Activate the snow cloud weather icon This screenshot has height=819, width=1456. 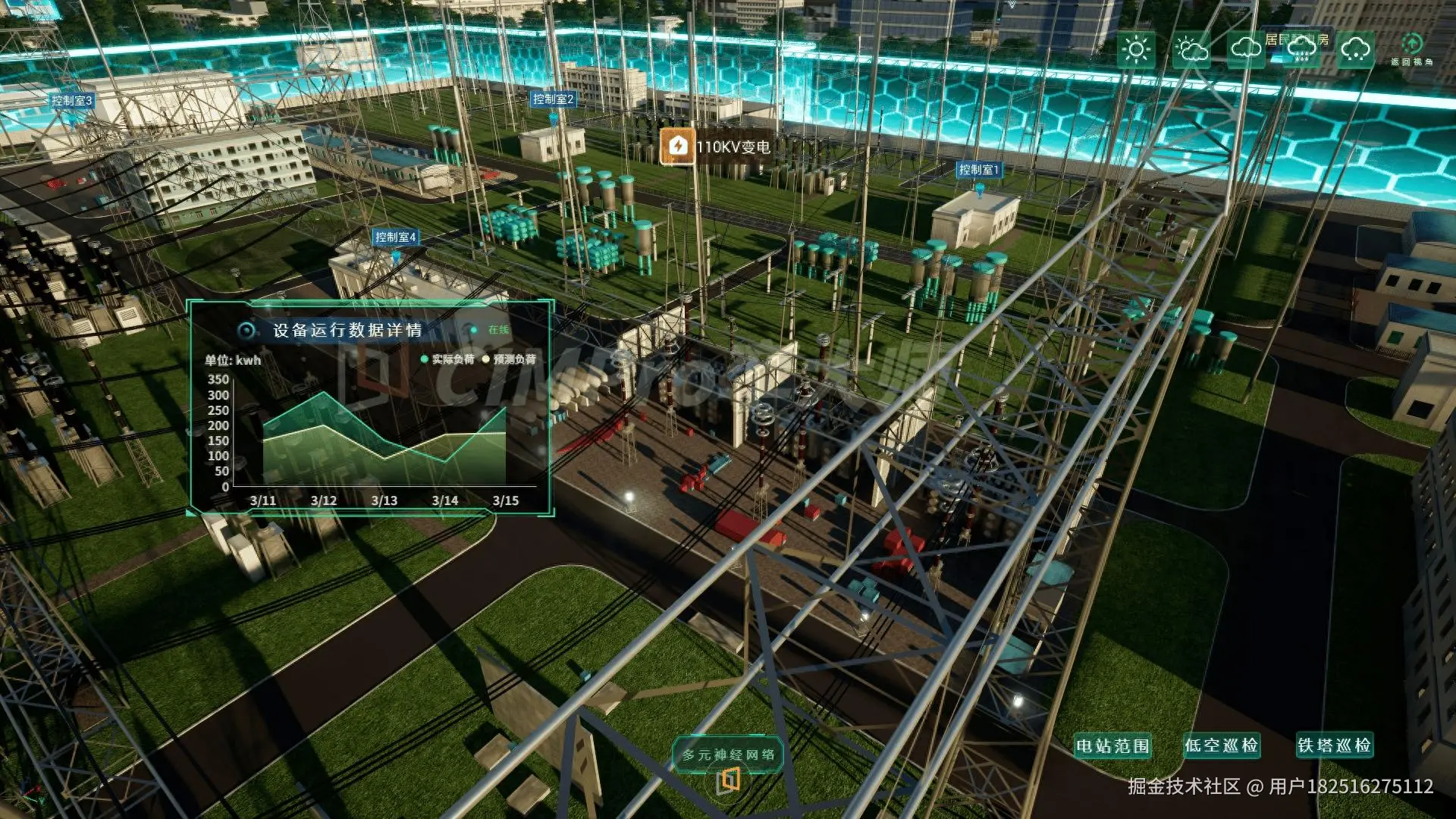coord(1355,50)
